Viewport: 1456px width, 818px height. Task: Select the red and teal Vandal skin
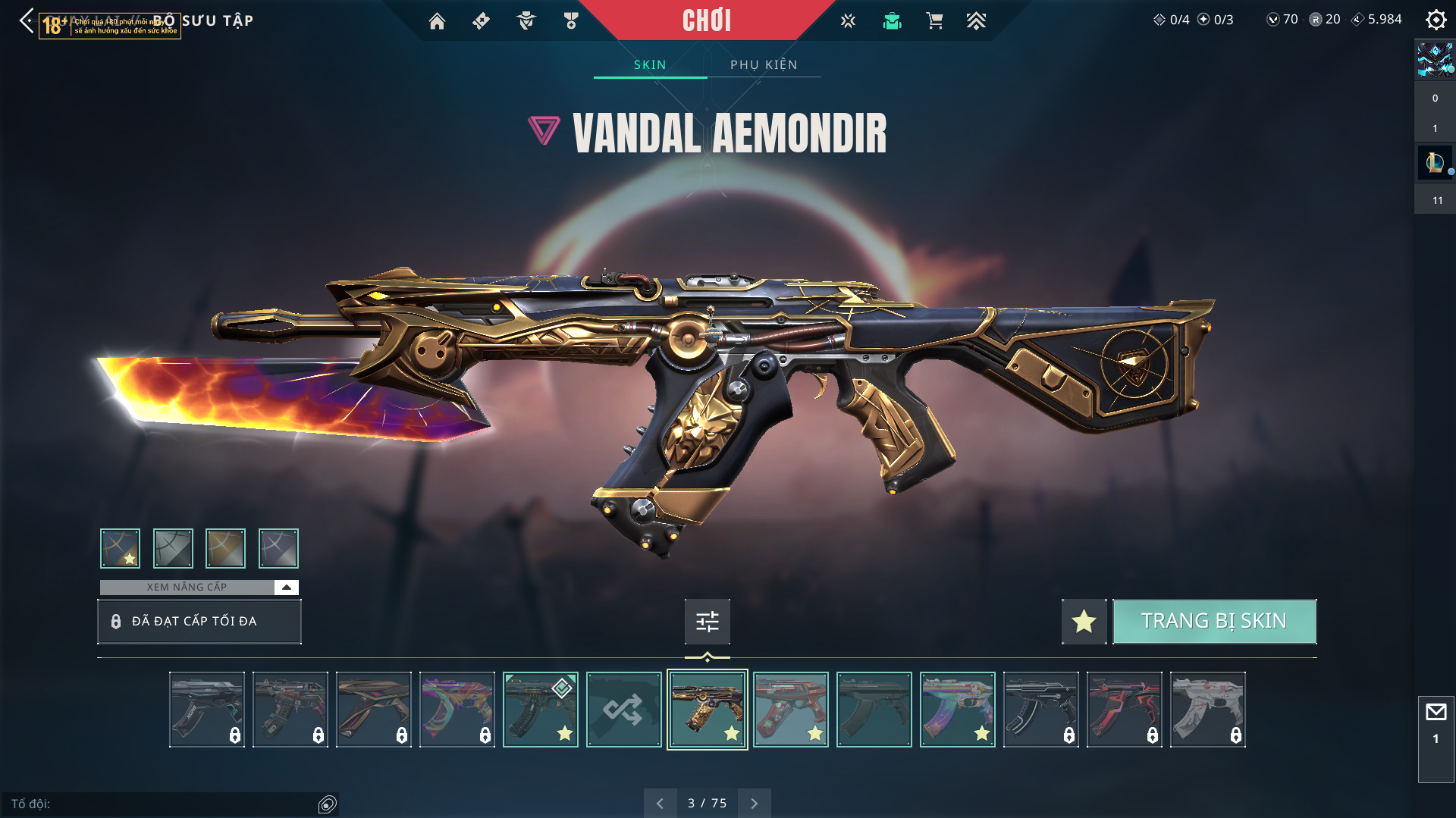(x=790, y=710)
